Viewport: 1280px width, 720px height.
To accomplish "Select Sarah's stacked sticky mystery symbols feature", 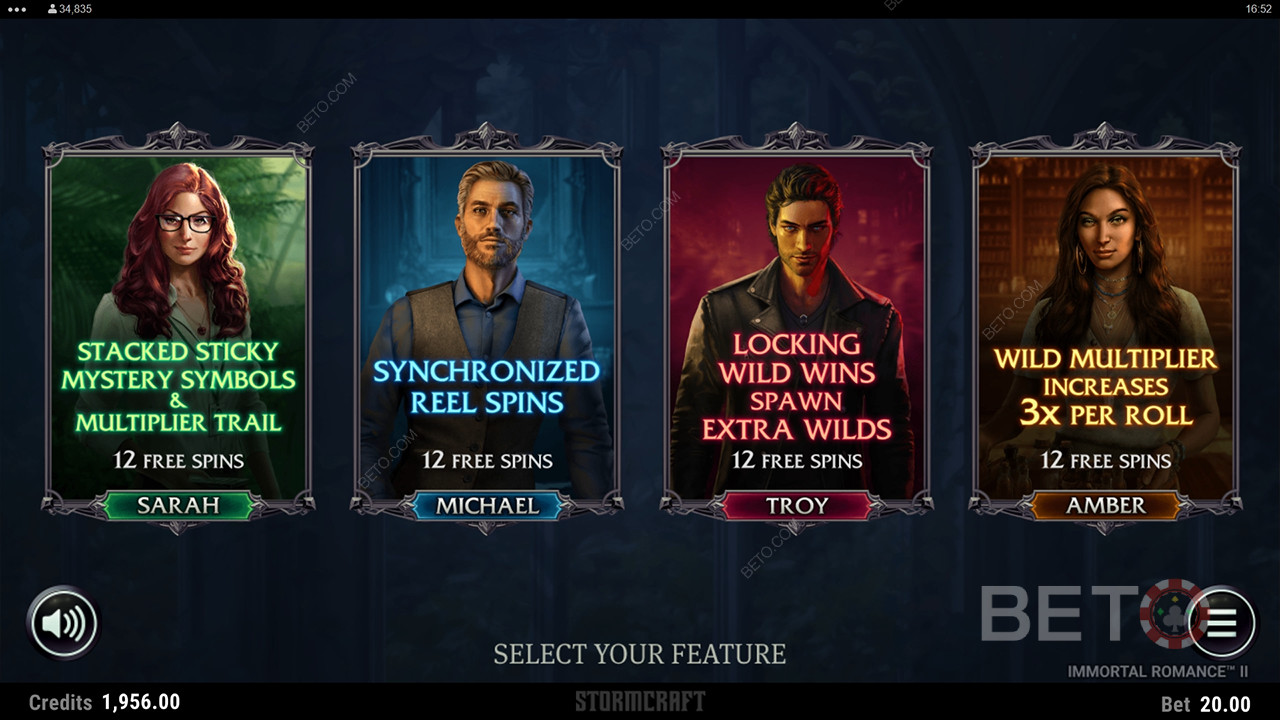I will (x=178, y=330).
